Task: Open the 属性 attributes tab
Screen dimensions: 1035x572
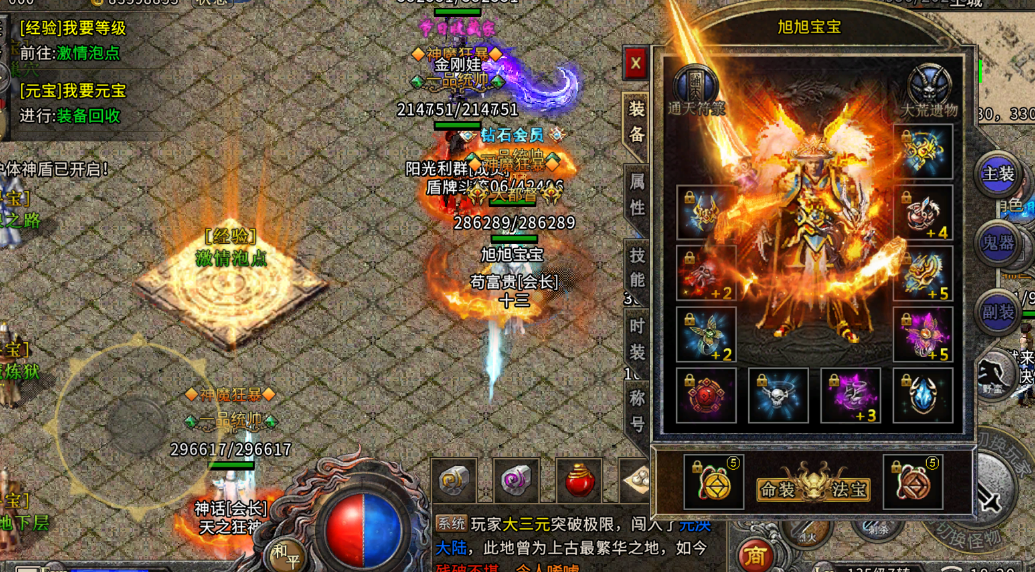Action: 636,194
